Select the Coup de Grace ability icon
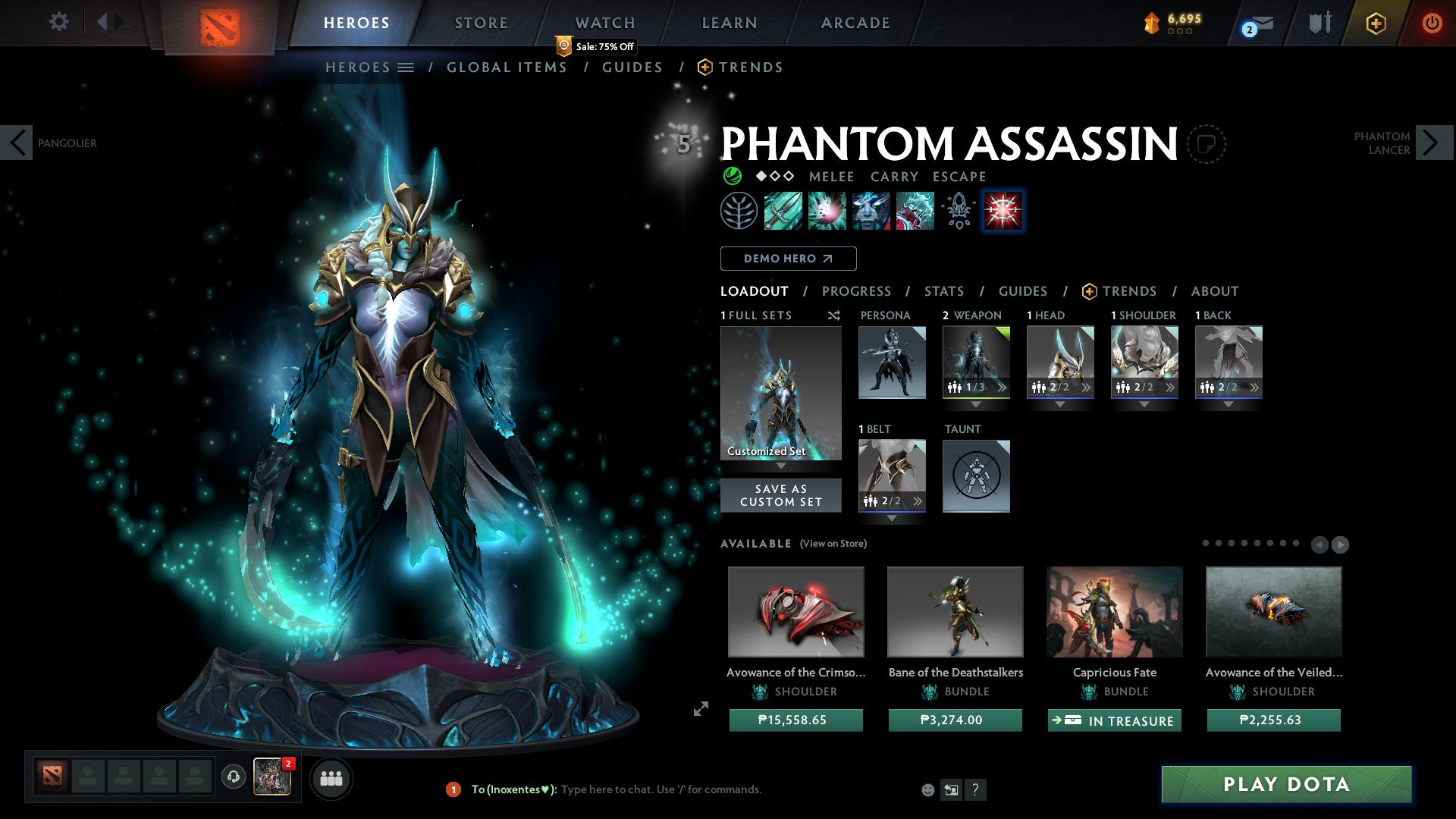The width and height of the screenshot is (1456, 819). (1003, 211)
